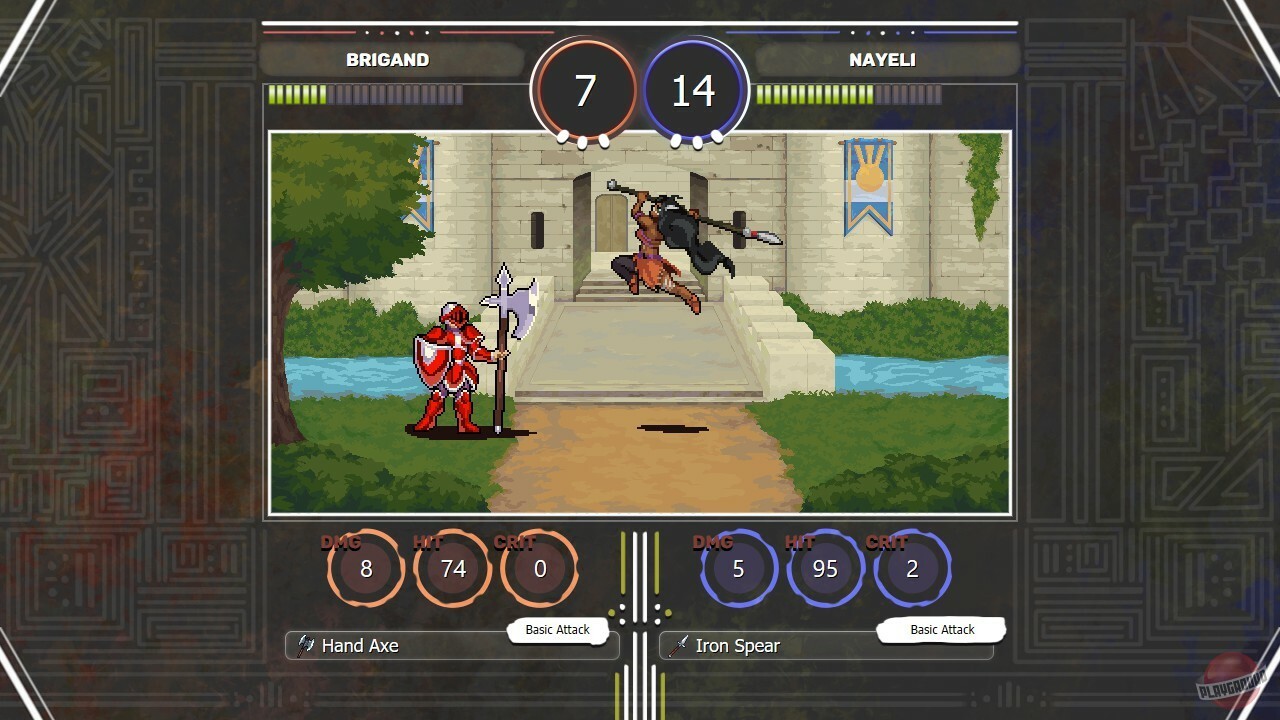Click the Brigand's CRIT stat circle showing 0
Viewport: 1280px width, 720px height.
[x=539, y=568]
